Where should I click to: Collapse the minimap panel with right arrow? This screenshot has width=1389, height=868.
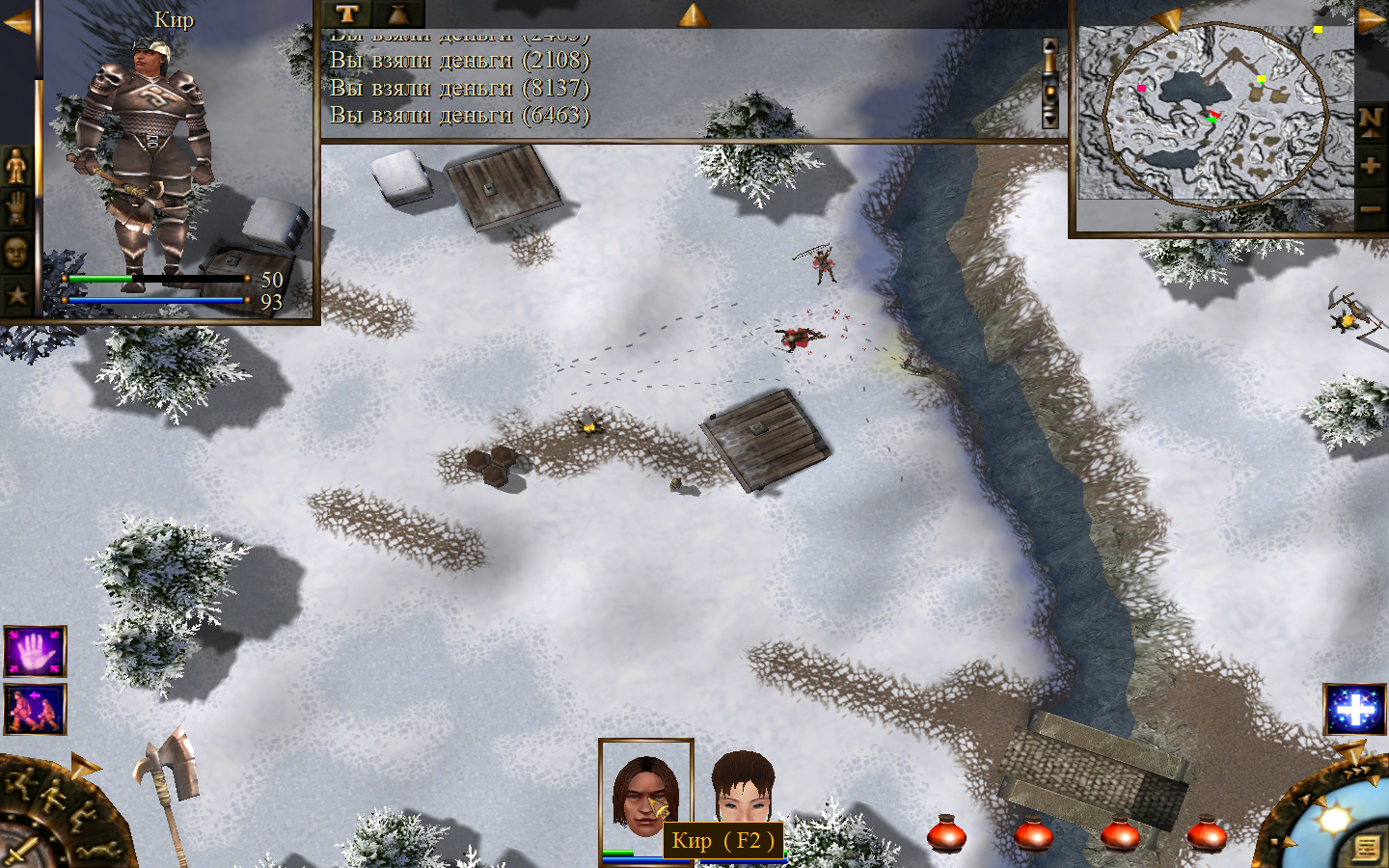[1372, 19]
